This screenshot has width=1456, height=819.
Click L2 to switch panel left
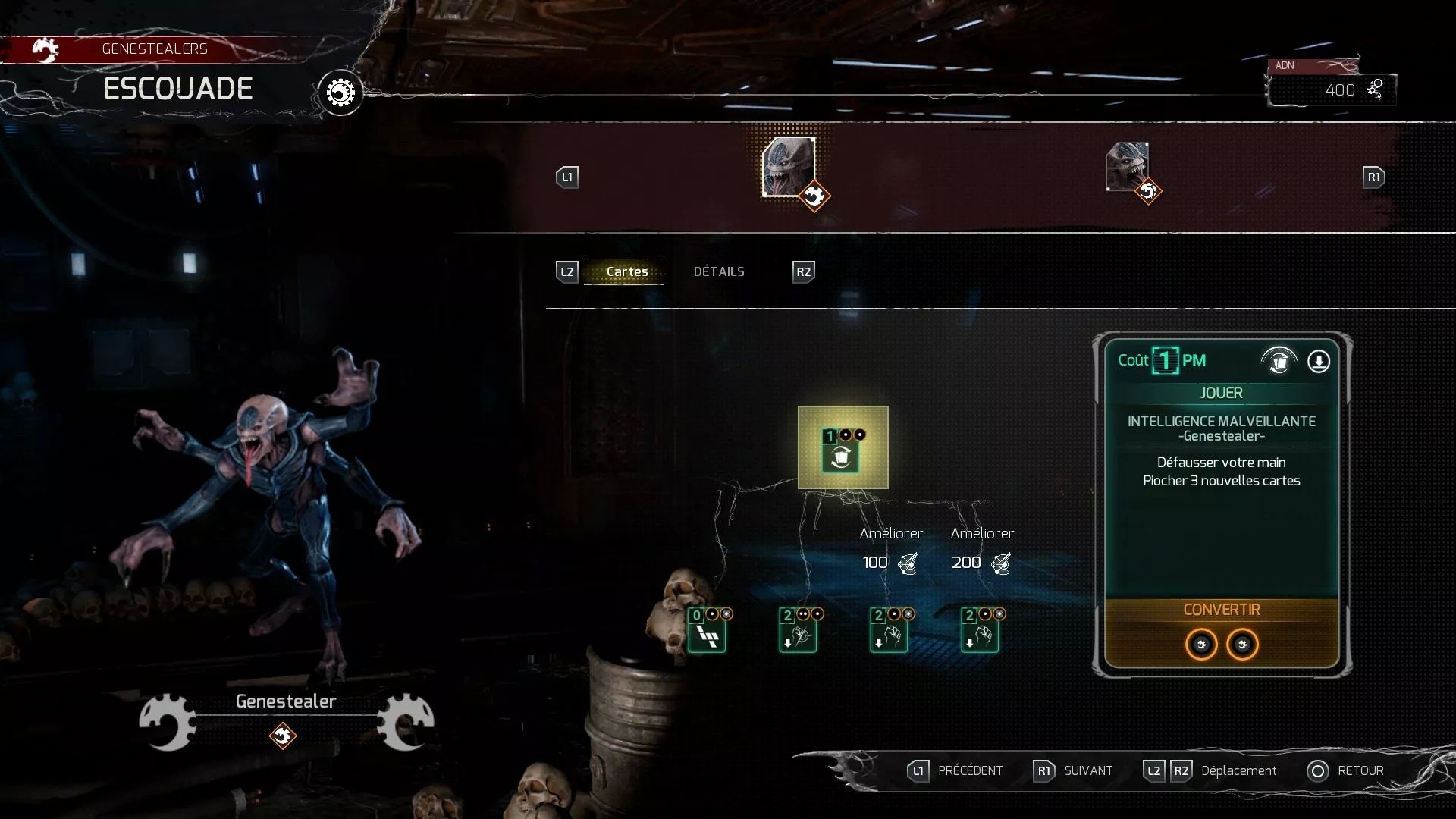tap(566, 271)
